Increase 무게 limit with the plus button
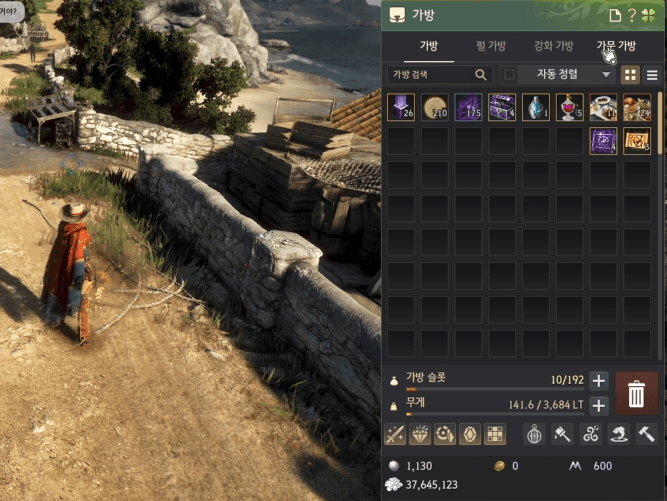 [x=598, y=405]
